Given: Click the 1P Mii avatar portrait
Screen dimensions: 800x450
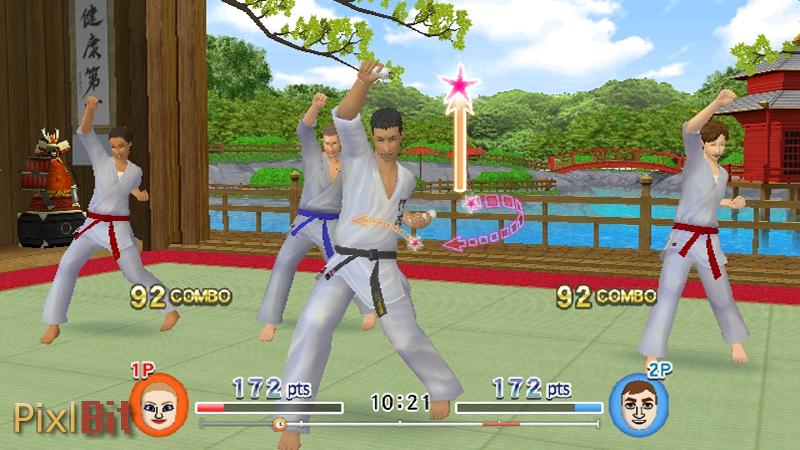Looking at the screenshot, I should click(x=159, y=404).
